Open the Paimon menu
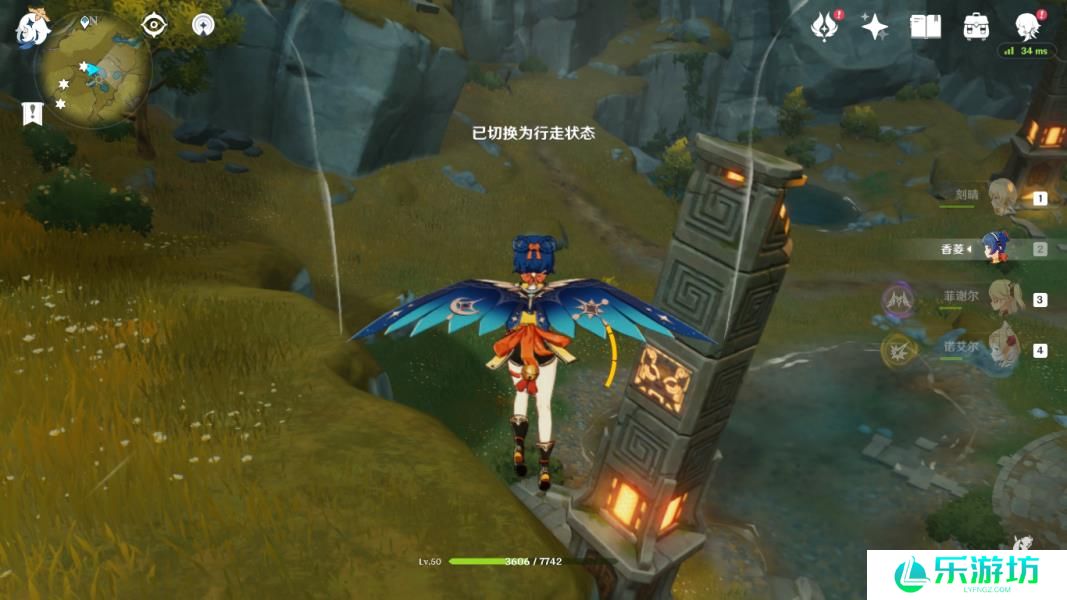1067x600 pixels. click(31, 27)
